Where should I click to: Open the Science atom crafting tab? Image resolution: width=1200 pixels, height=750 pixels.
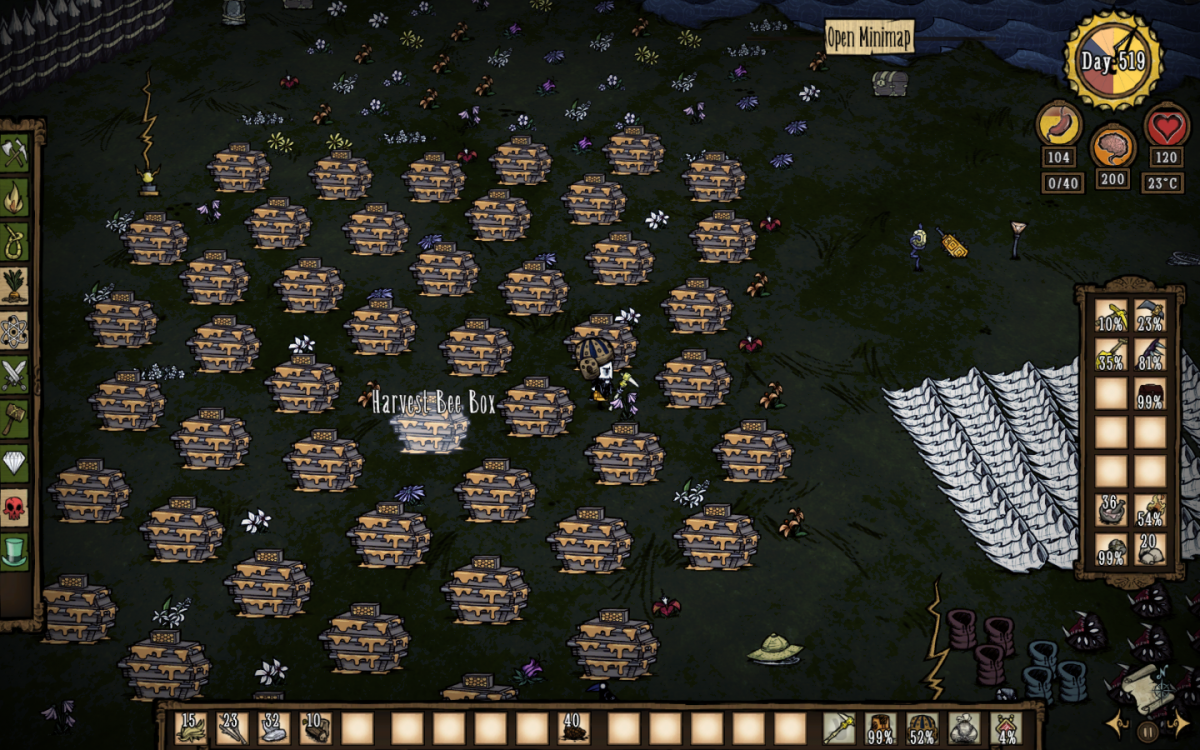[x=15, y=329]
